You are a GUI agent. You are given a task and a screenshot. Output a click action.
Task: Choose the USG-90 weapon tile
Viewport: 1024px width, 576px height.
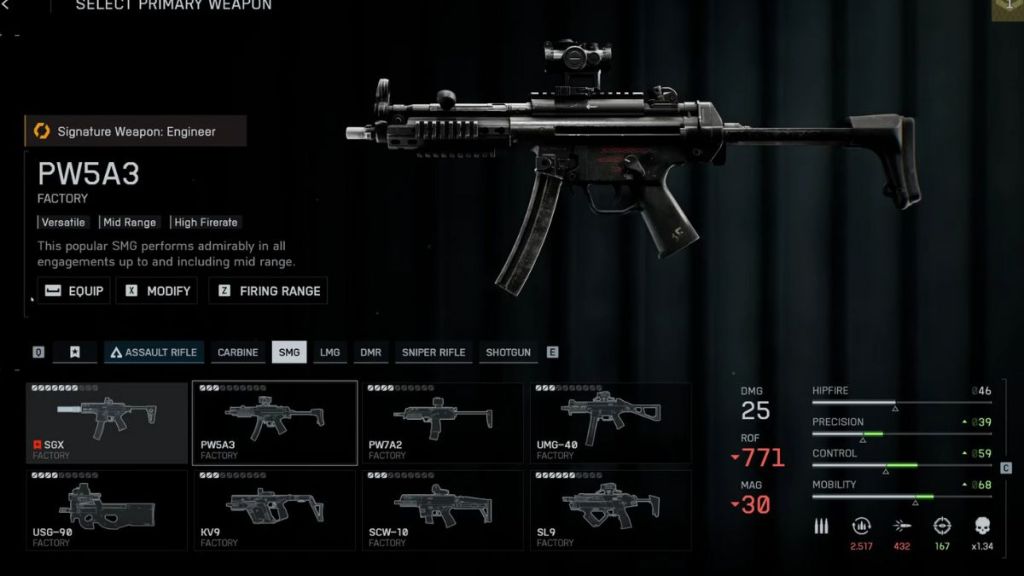[x=107, y=509]
